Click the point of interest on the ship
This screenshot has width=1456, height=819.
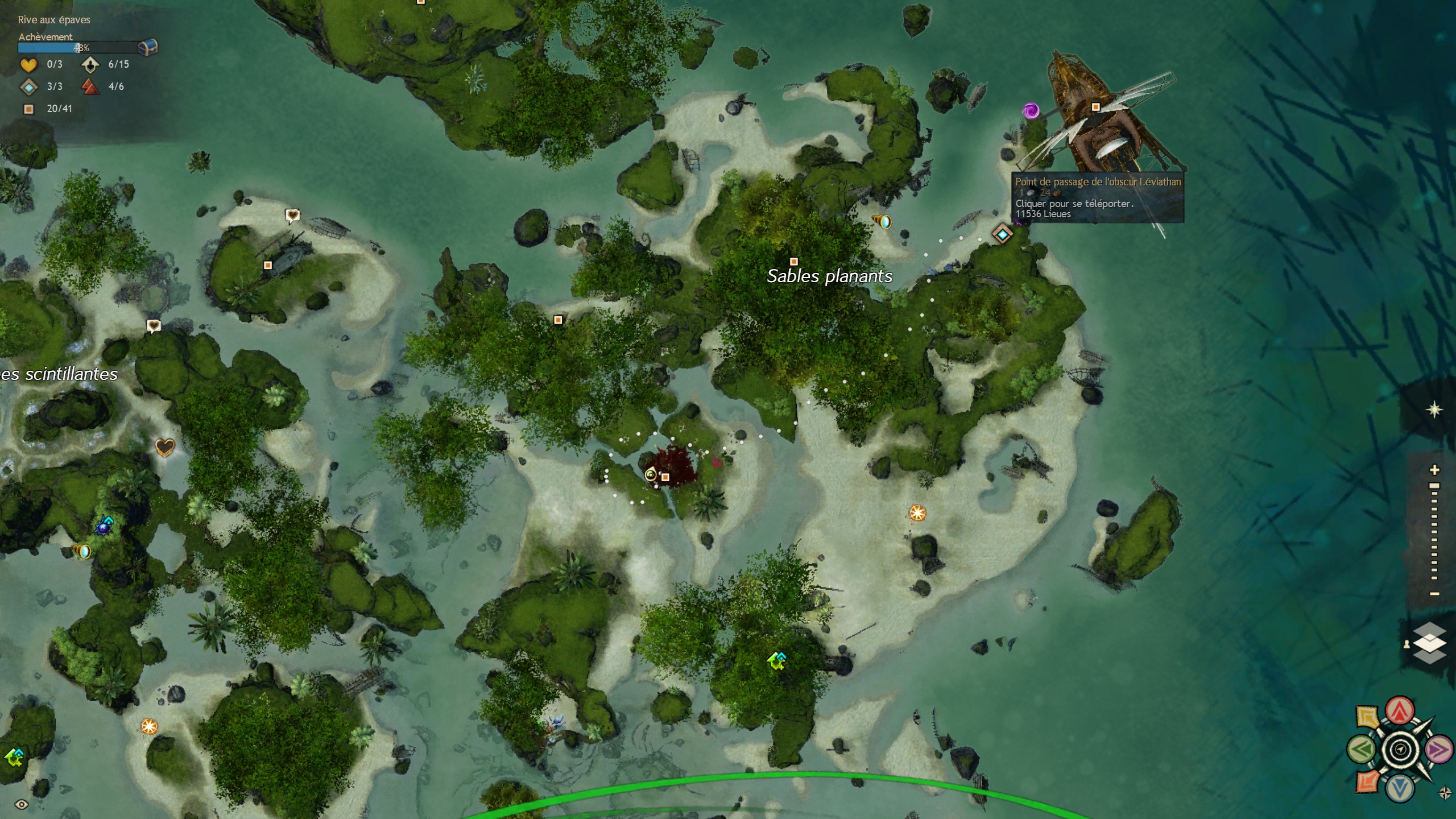point(1095,107)
